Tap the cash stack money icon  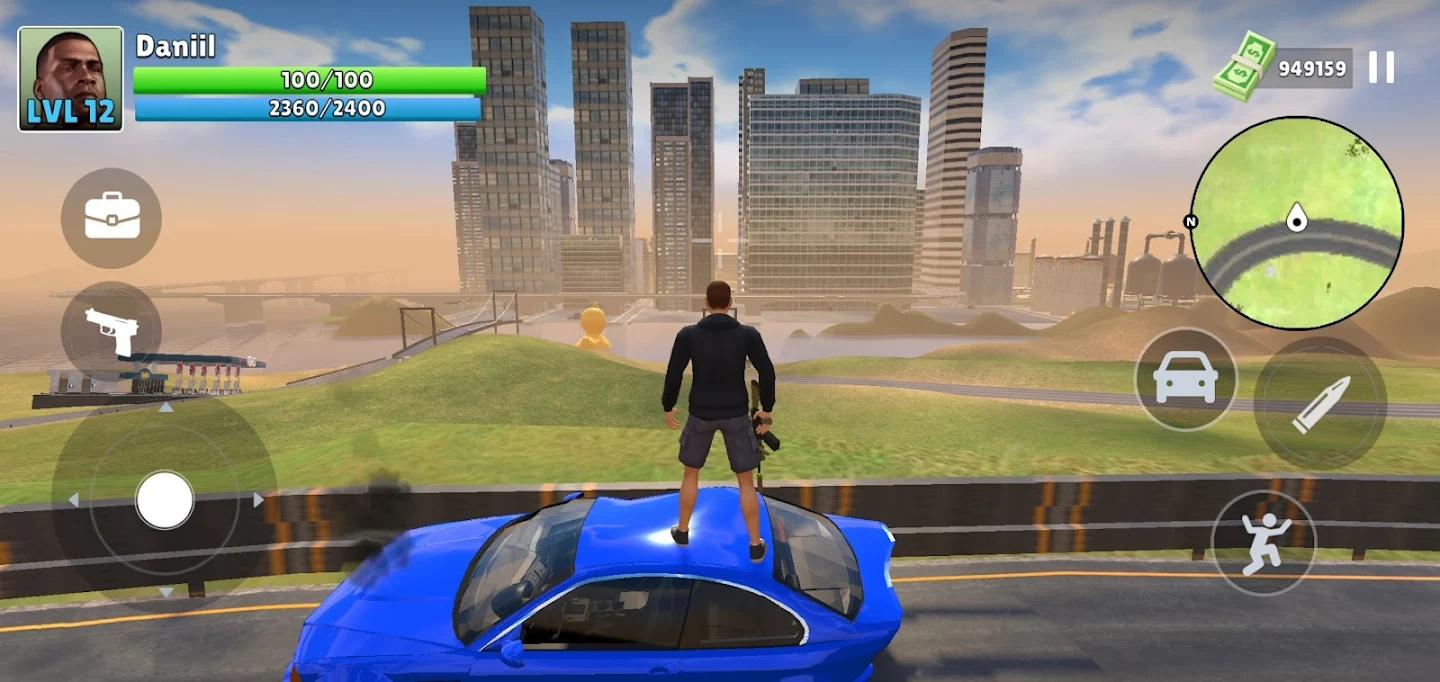pos(1245,66)
